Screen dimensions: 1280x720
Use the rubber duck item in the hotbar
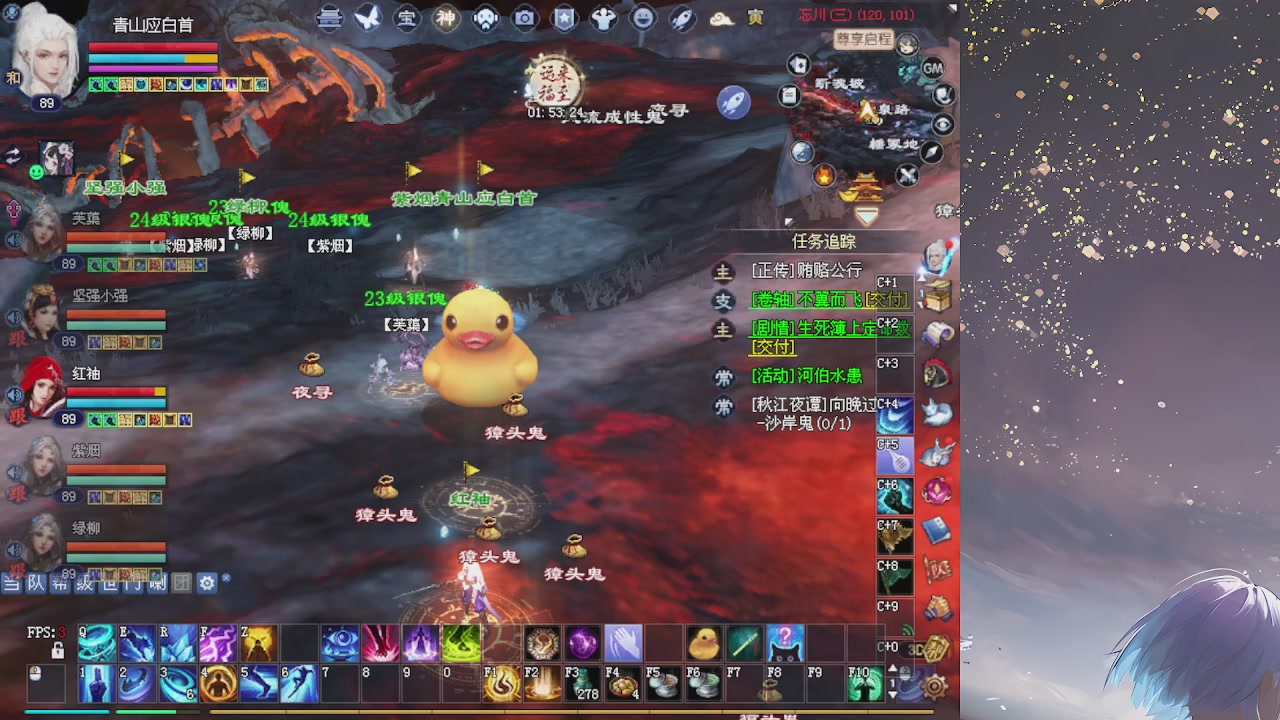pos(704,643)
